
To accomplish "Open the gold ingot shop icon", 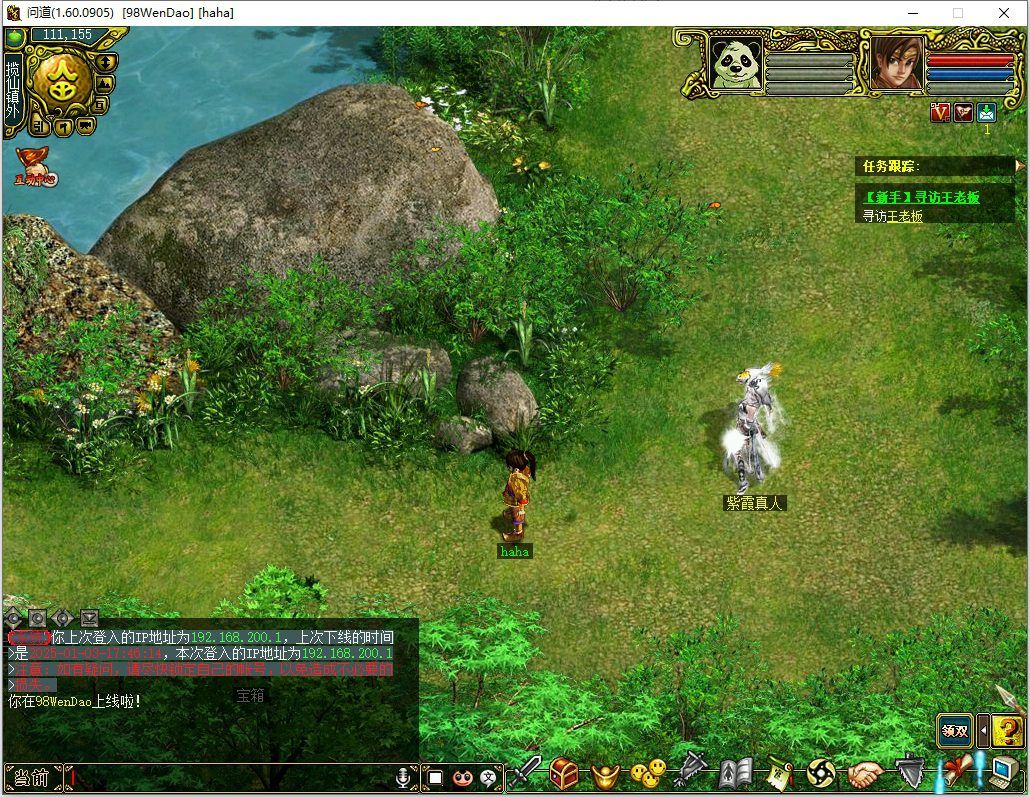I will coord(606,774).
